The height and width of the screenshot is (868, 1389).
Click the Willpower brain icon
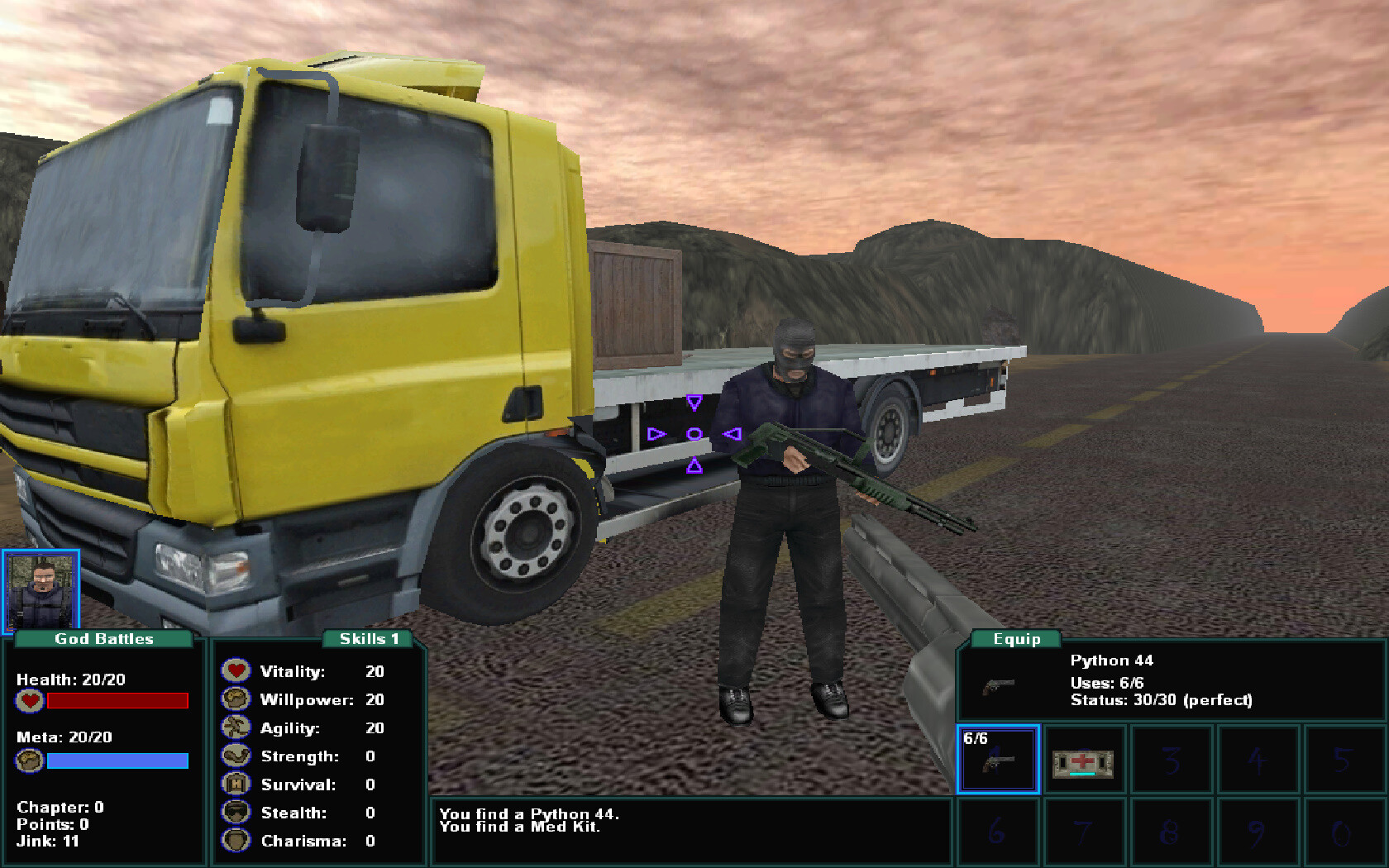(x=236, y=699)
